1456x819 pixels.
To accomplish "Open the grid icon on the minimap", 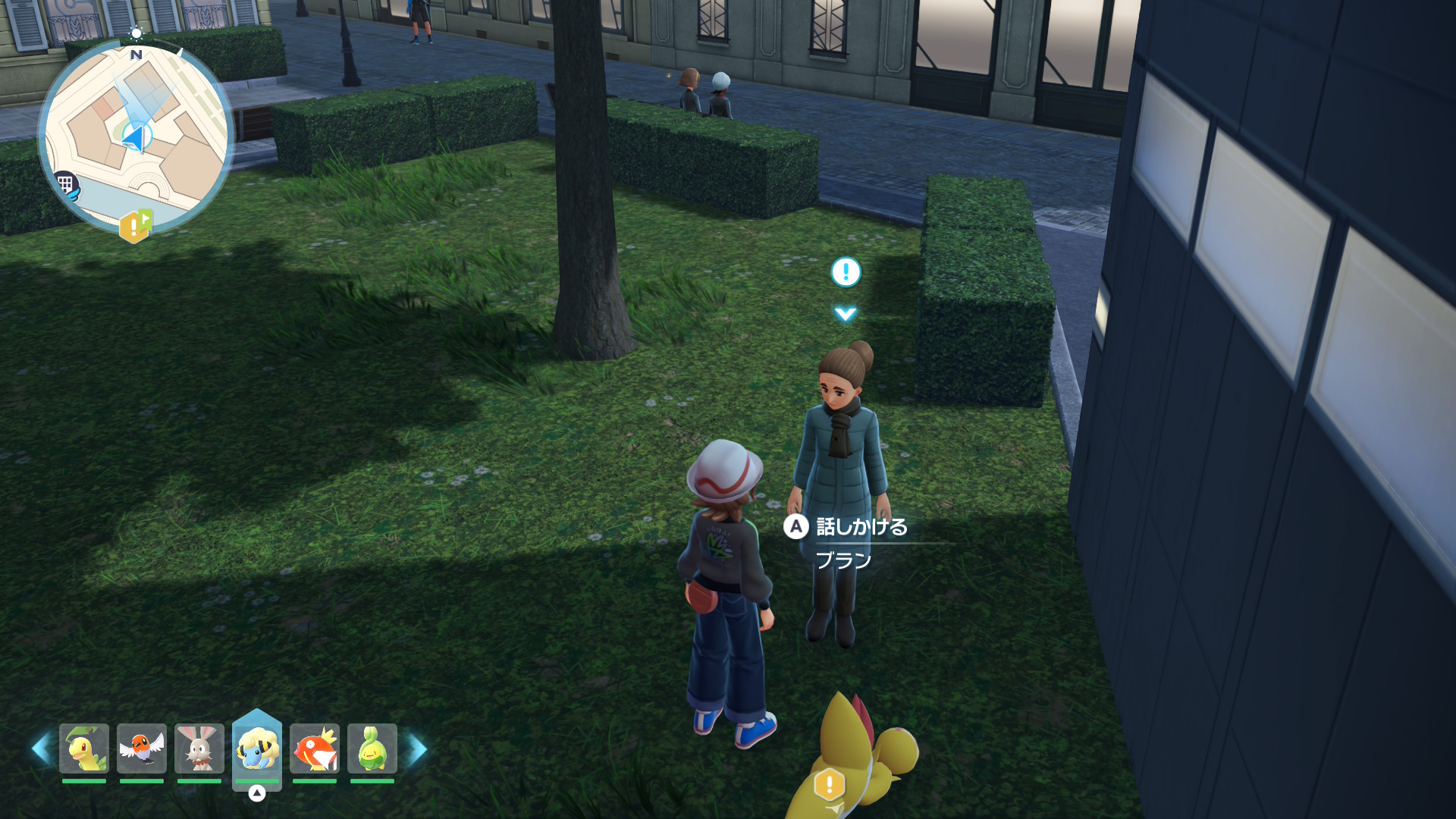I will pos(66,184).
